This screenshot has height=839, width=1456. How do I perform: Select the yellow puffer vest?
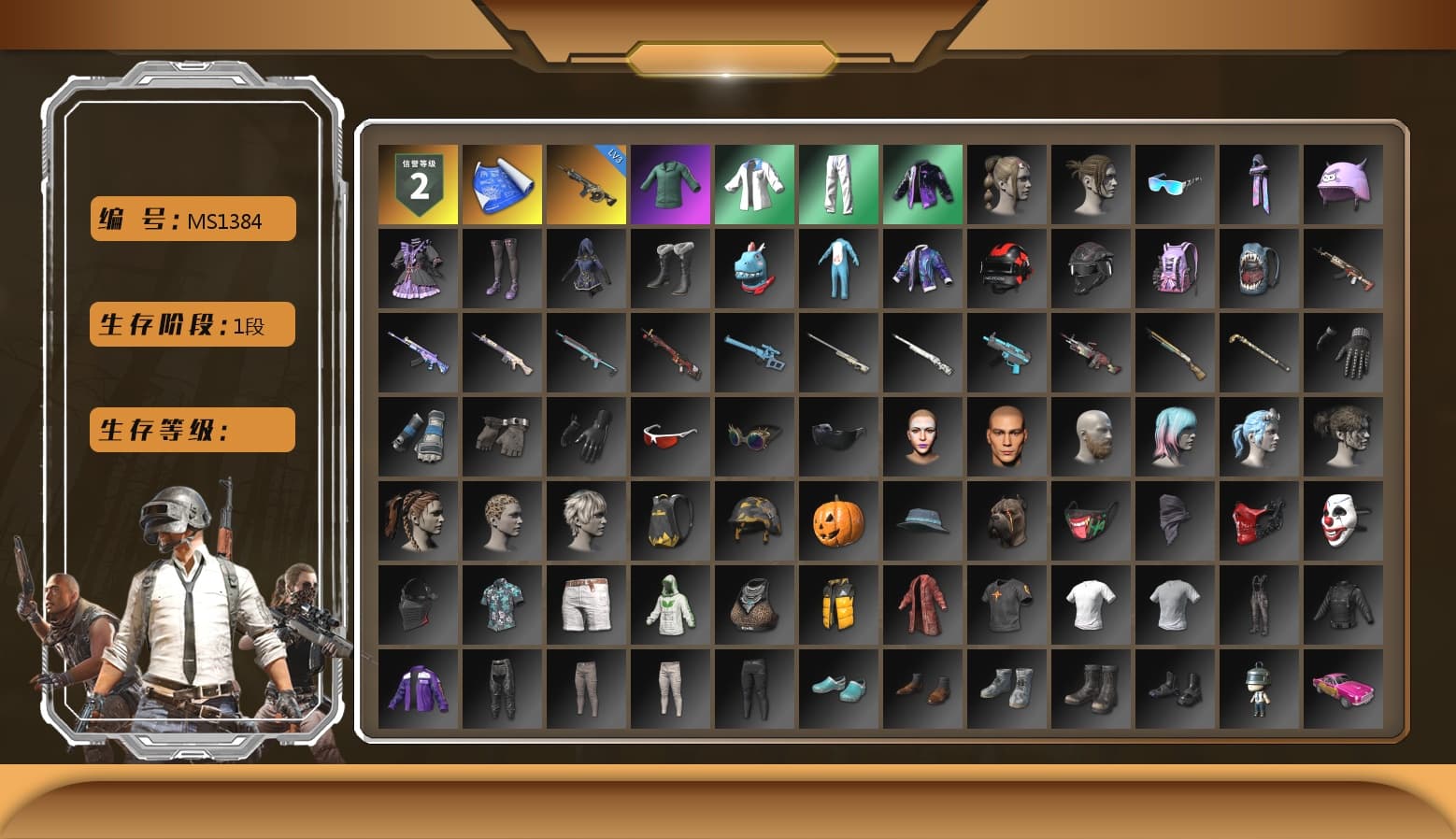838,604
